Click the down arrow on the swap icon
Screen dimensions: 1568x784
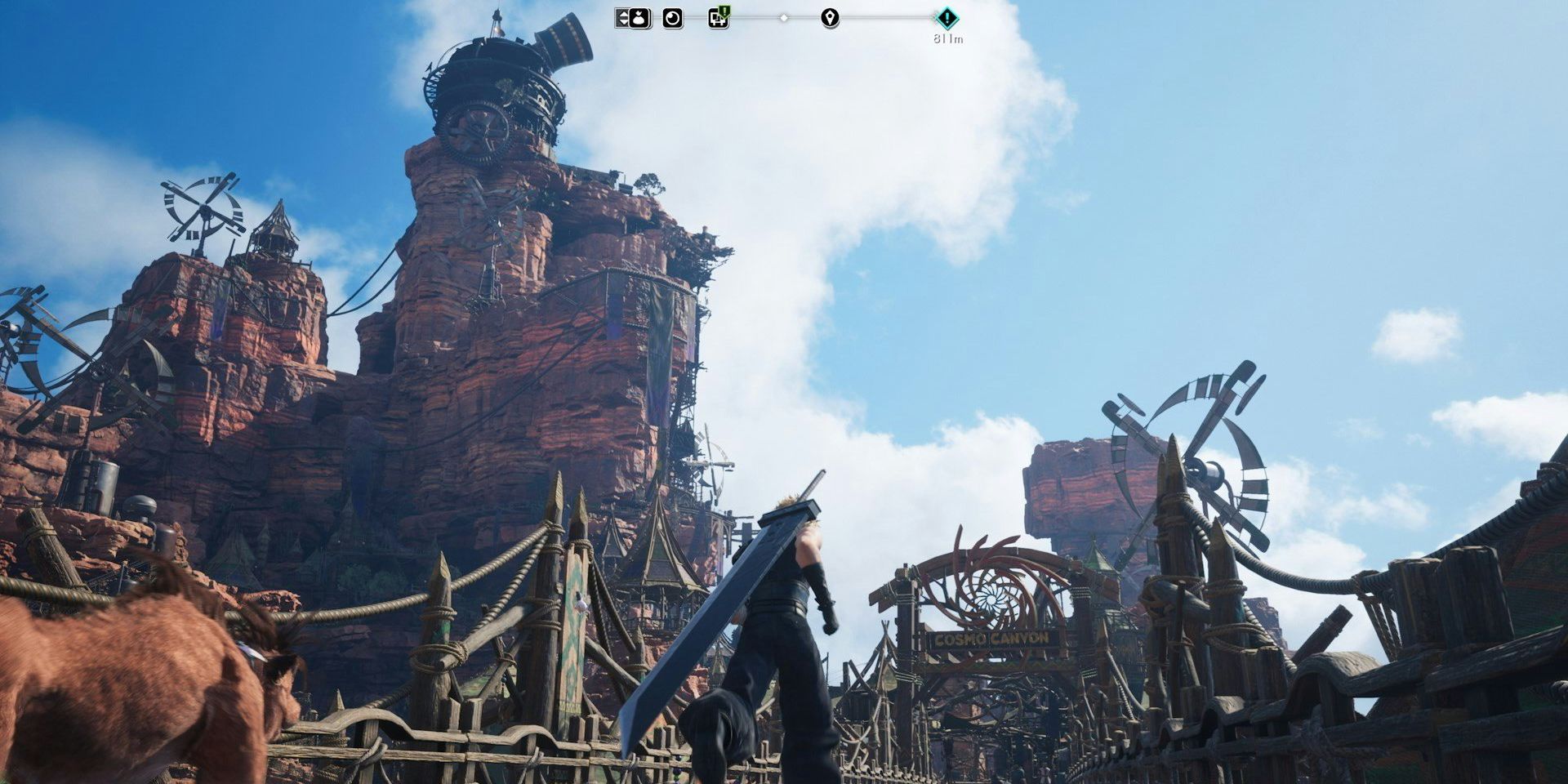tap(625, 24)
